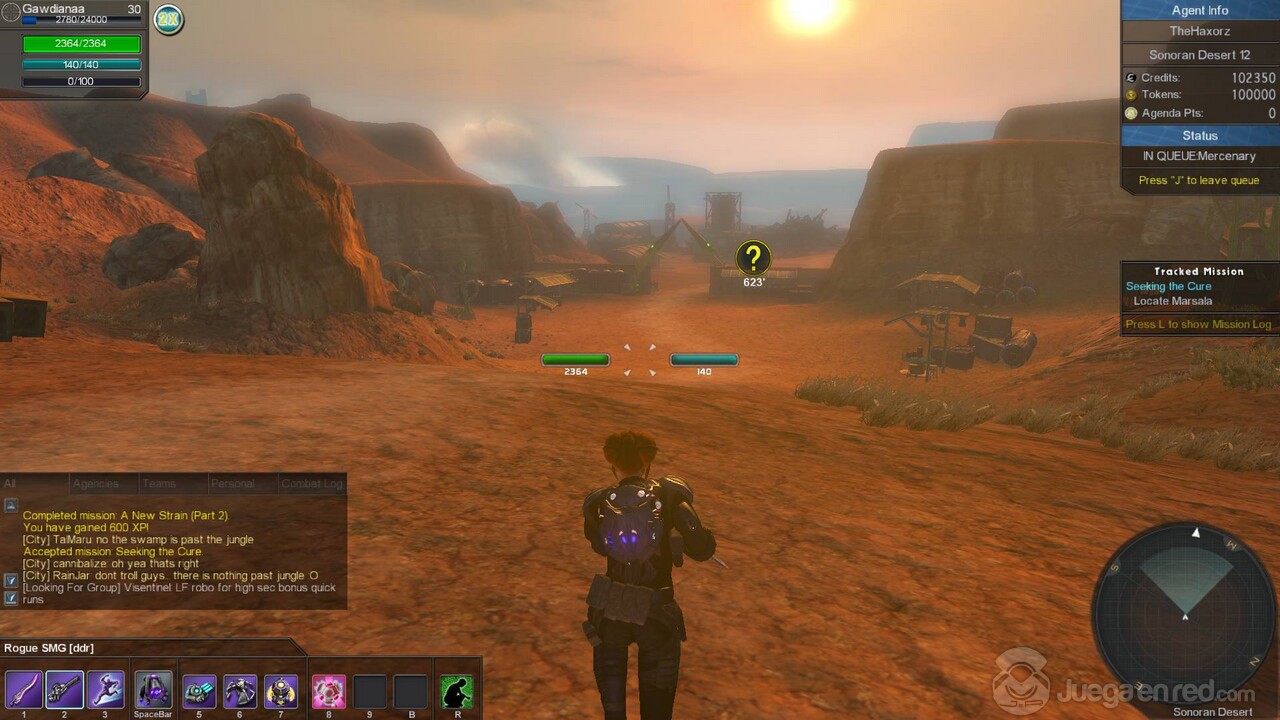1280x720 pixels.
Task: View the Combat Log tab
Action: pyautogui.click(x=312, y=484)
